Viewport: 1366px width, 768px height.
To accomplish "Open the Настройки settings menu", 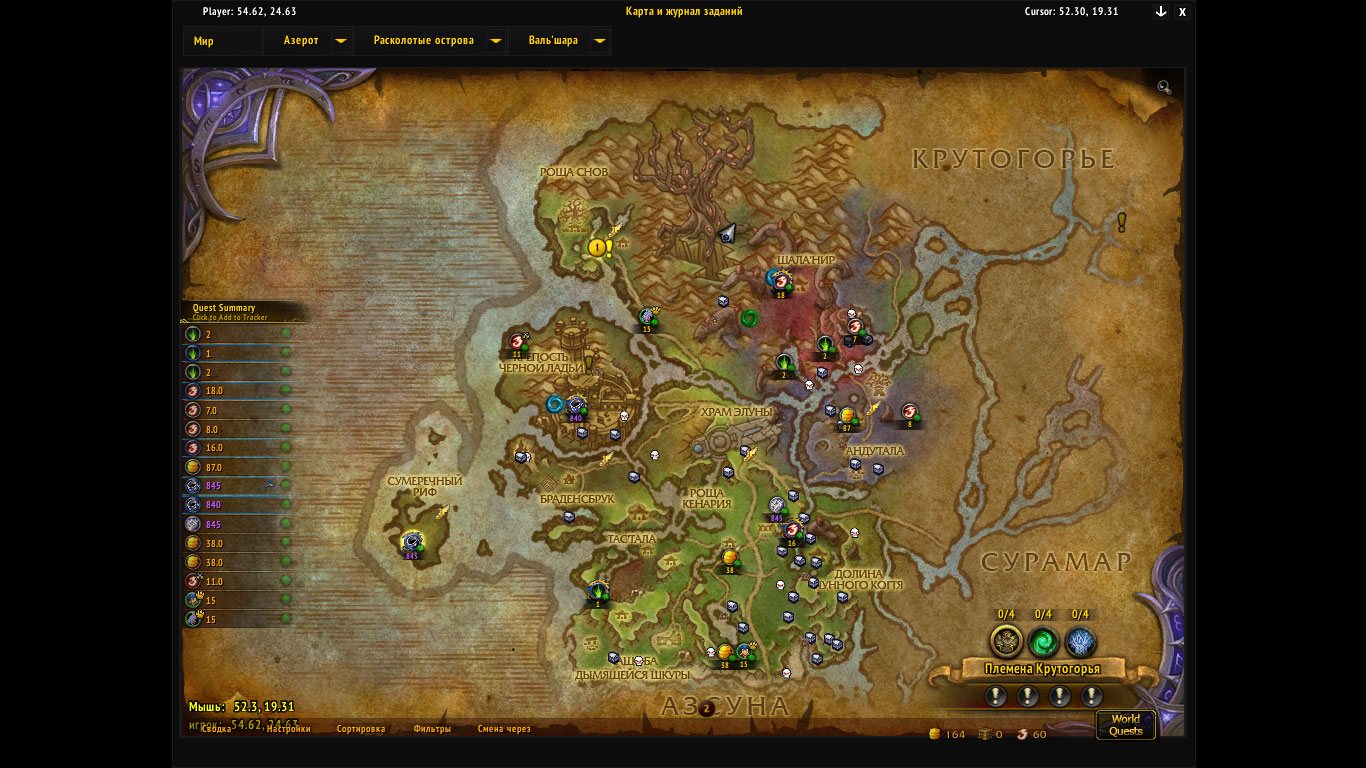I will [288, 729].
